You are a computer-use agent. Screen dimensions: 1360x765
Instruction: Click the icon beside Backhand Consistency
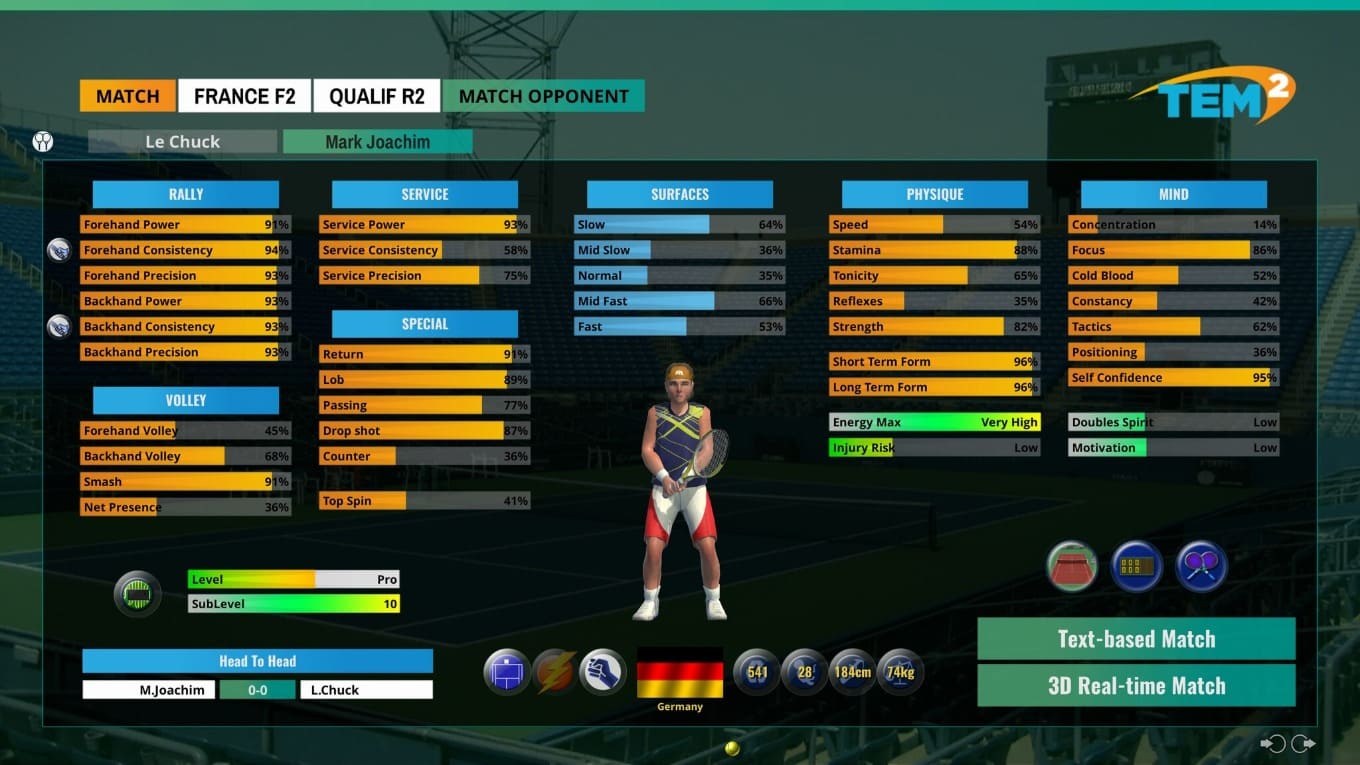pyautogui.click(x=59, y=326)
